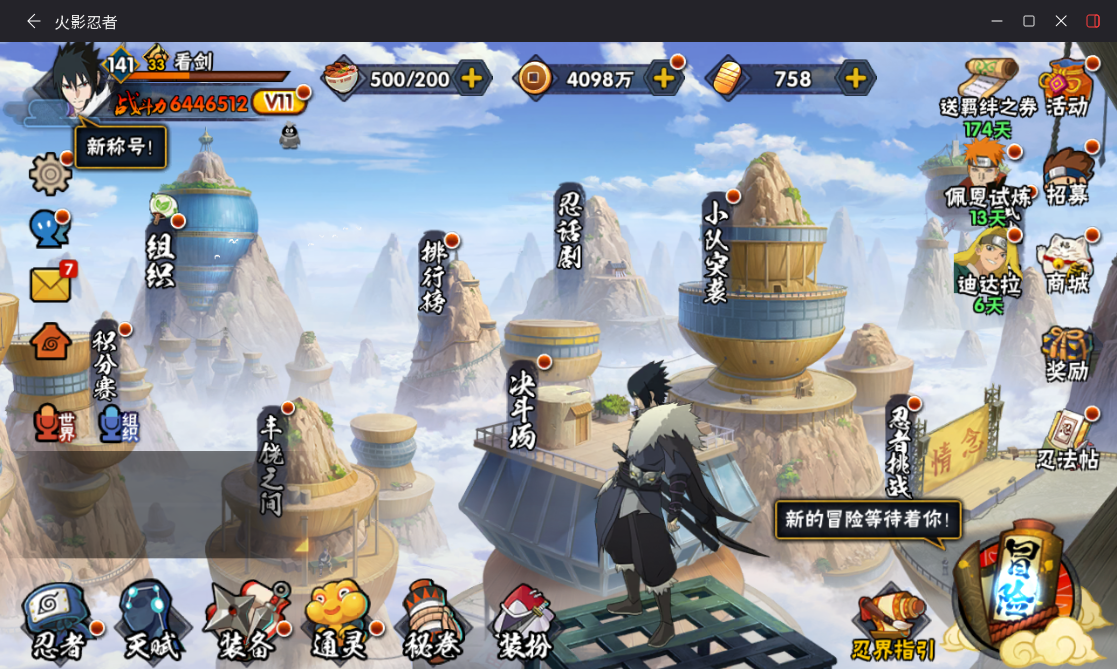Image resolution: width=1117 pixels, height=669 pixels.
Task: Open the gear settings icon
Action: click(x=50, y=174)
